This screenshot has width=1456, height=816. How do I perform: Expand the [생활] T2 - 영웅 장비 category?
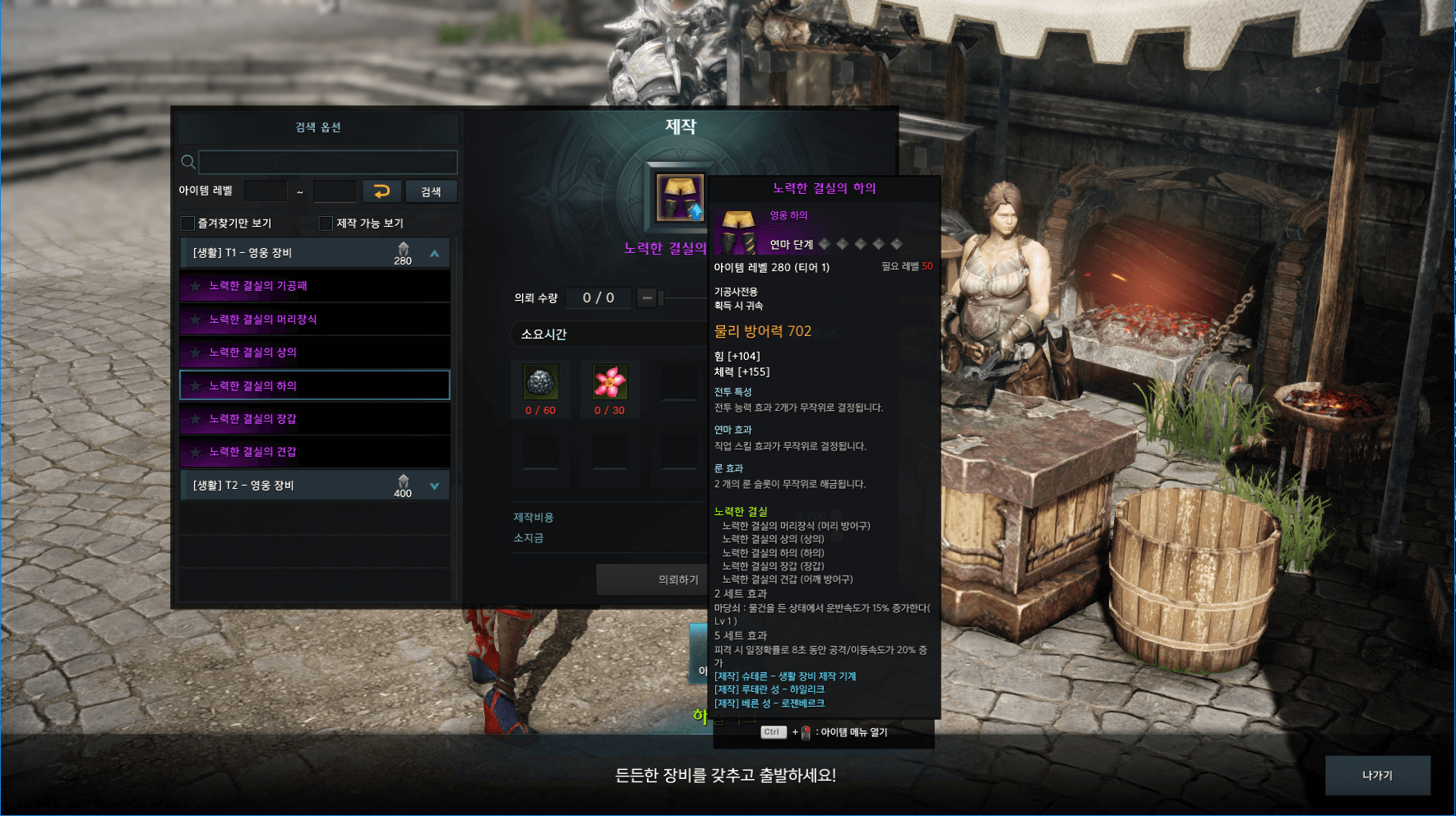(x=434, y=486)
